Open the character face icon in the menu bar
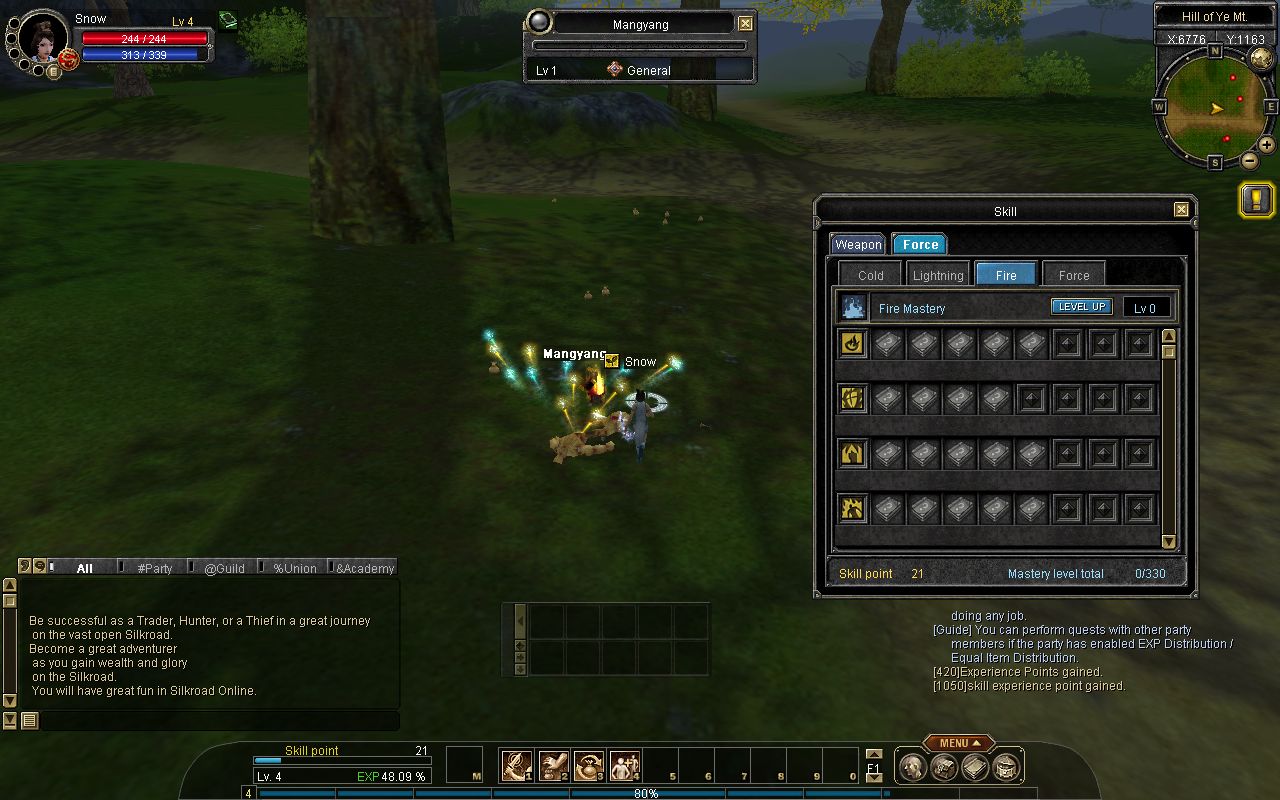 point(912,767)
